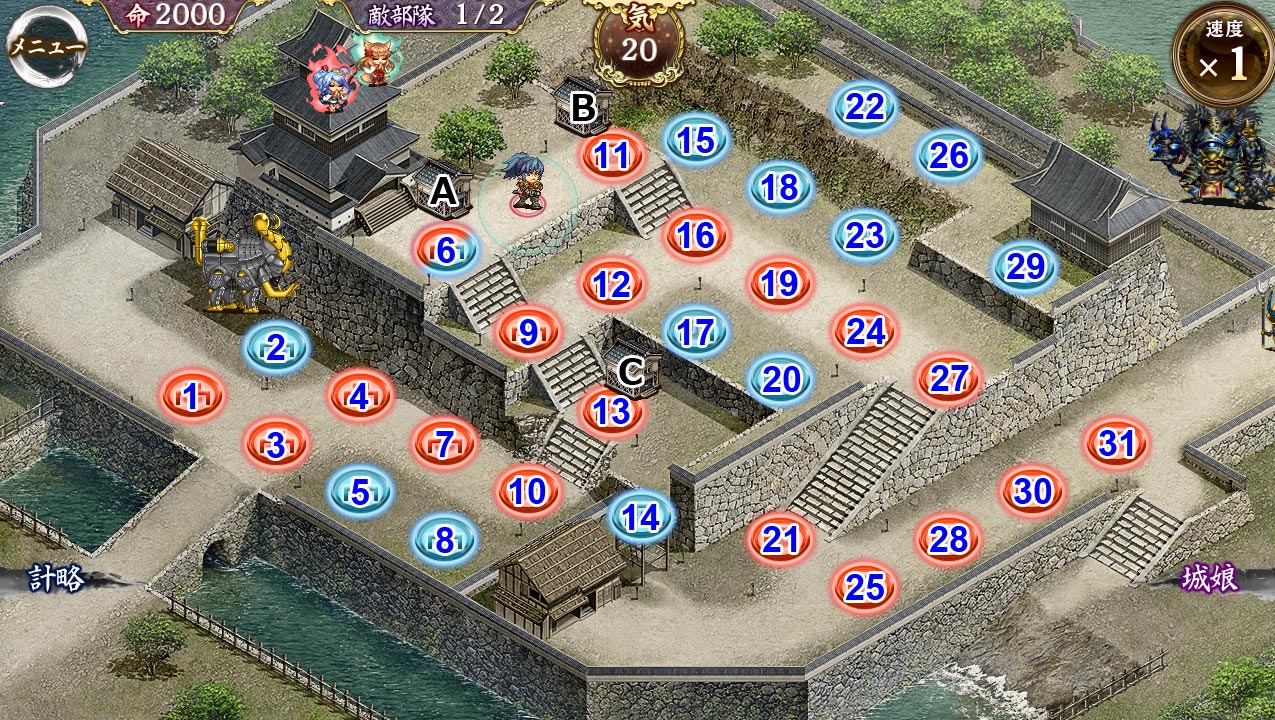Select red deployment tile number 10
The image size is (1275, 720).
pos(528,491)
